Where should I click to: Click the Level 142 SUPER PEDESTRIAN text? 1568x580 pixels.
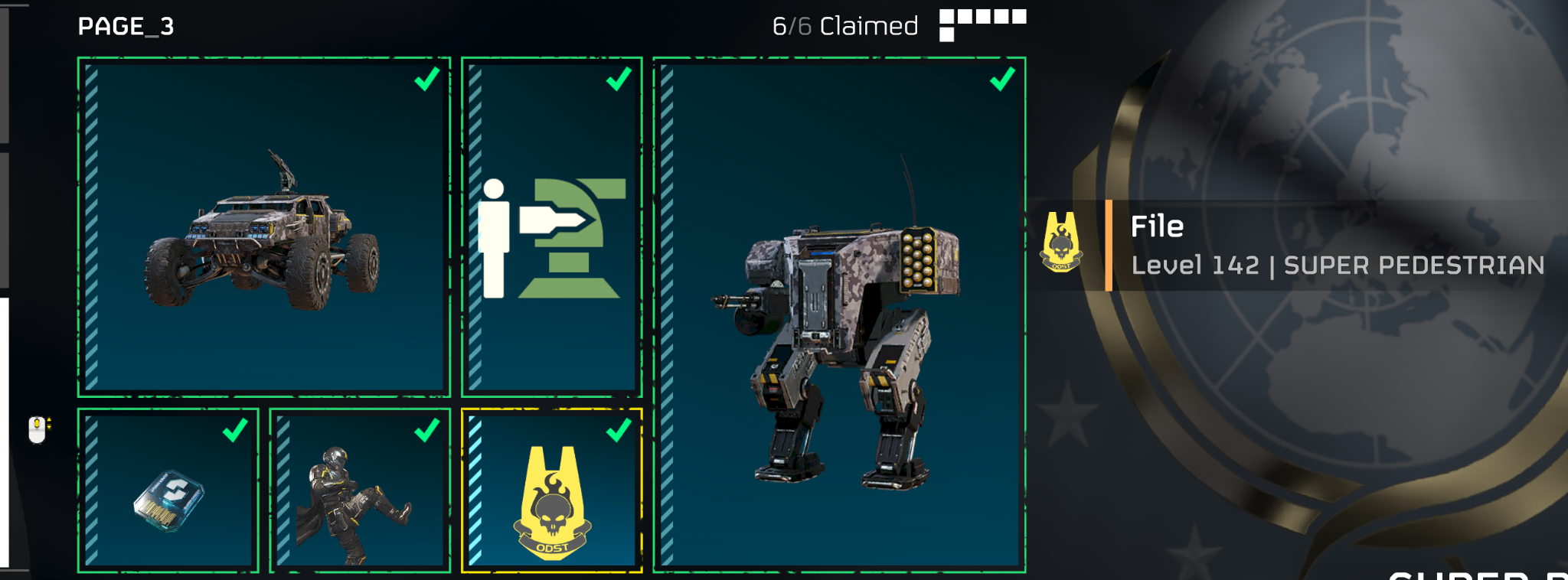1338,266
